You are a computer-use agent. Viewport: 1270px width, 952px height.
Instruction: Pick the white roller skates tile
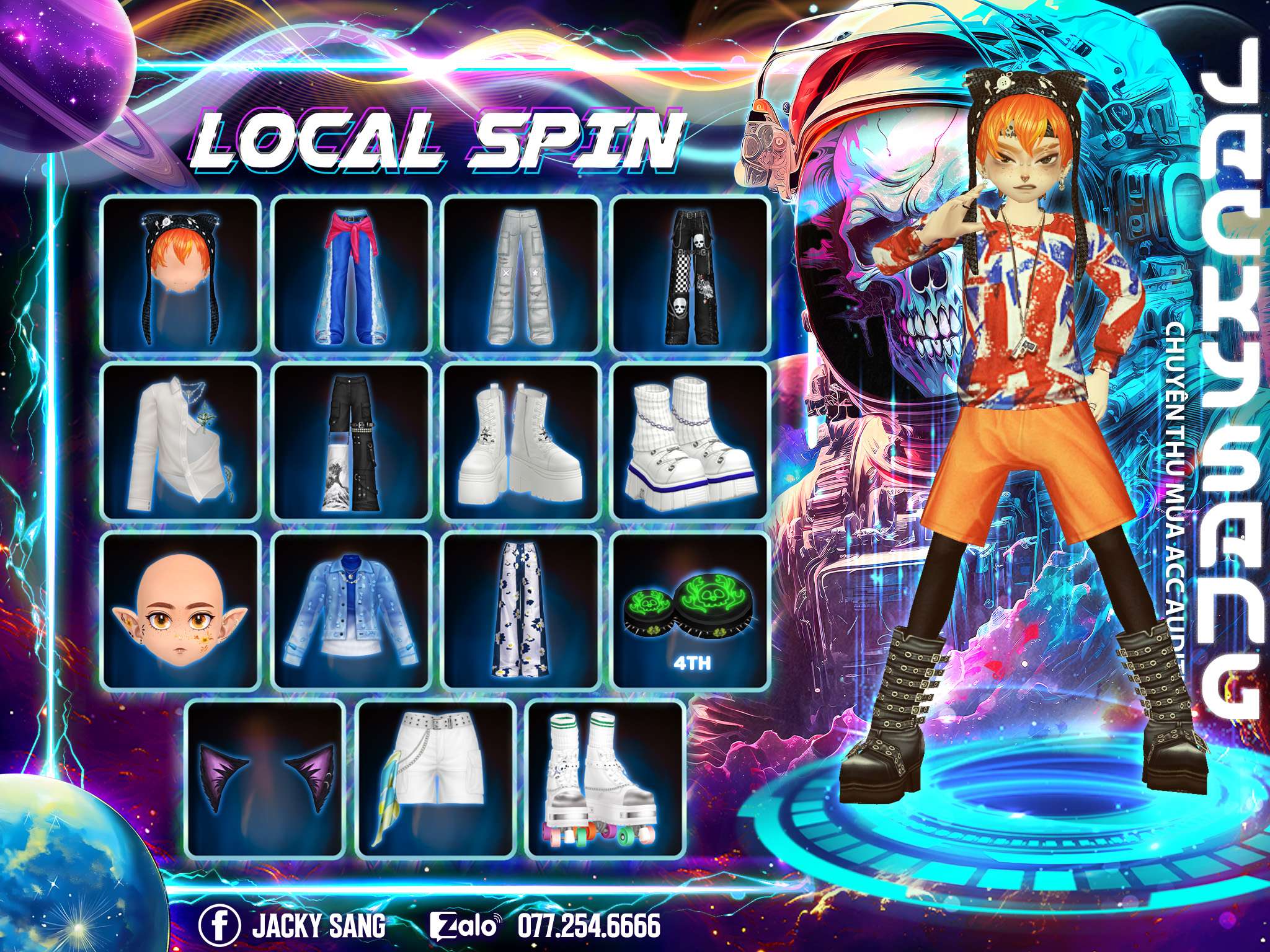(x=606, y=778)
